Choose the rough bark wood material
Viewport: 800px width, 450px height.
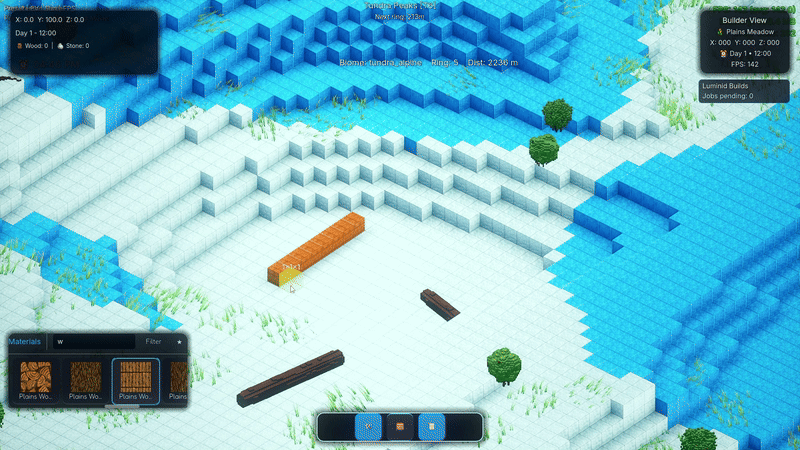[x=86, y=378]
